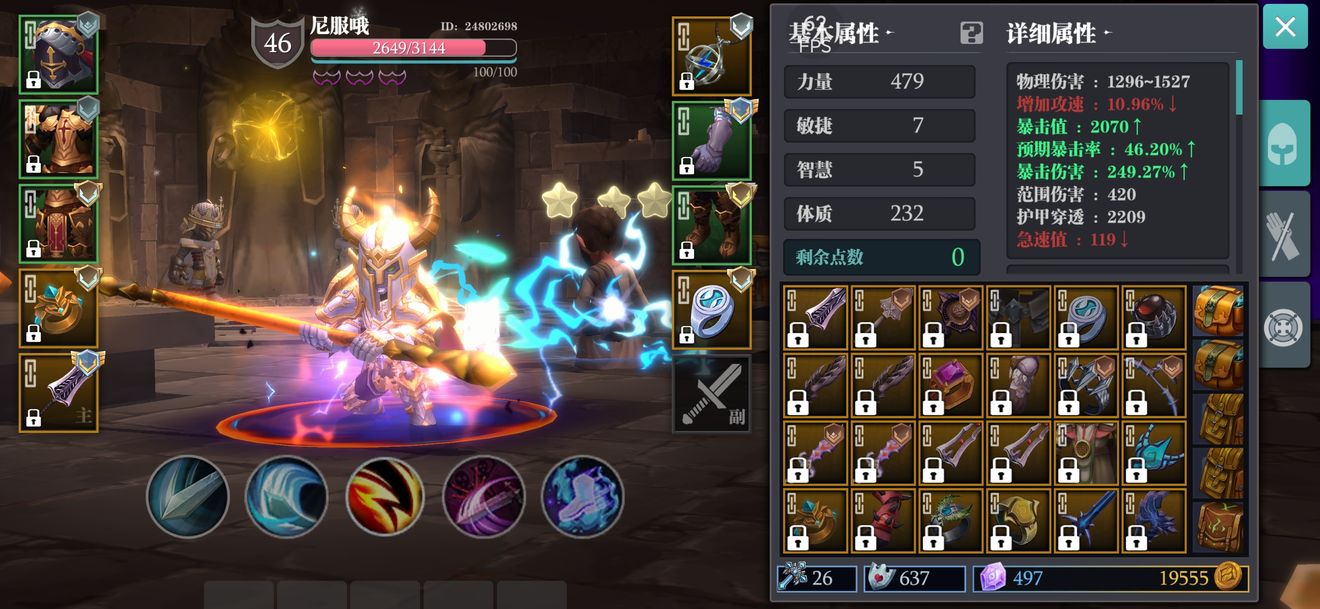Switch to the helmet equipment tab
1320x609 pixels.
[x=1284, y=144]
